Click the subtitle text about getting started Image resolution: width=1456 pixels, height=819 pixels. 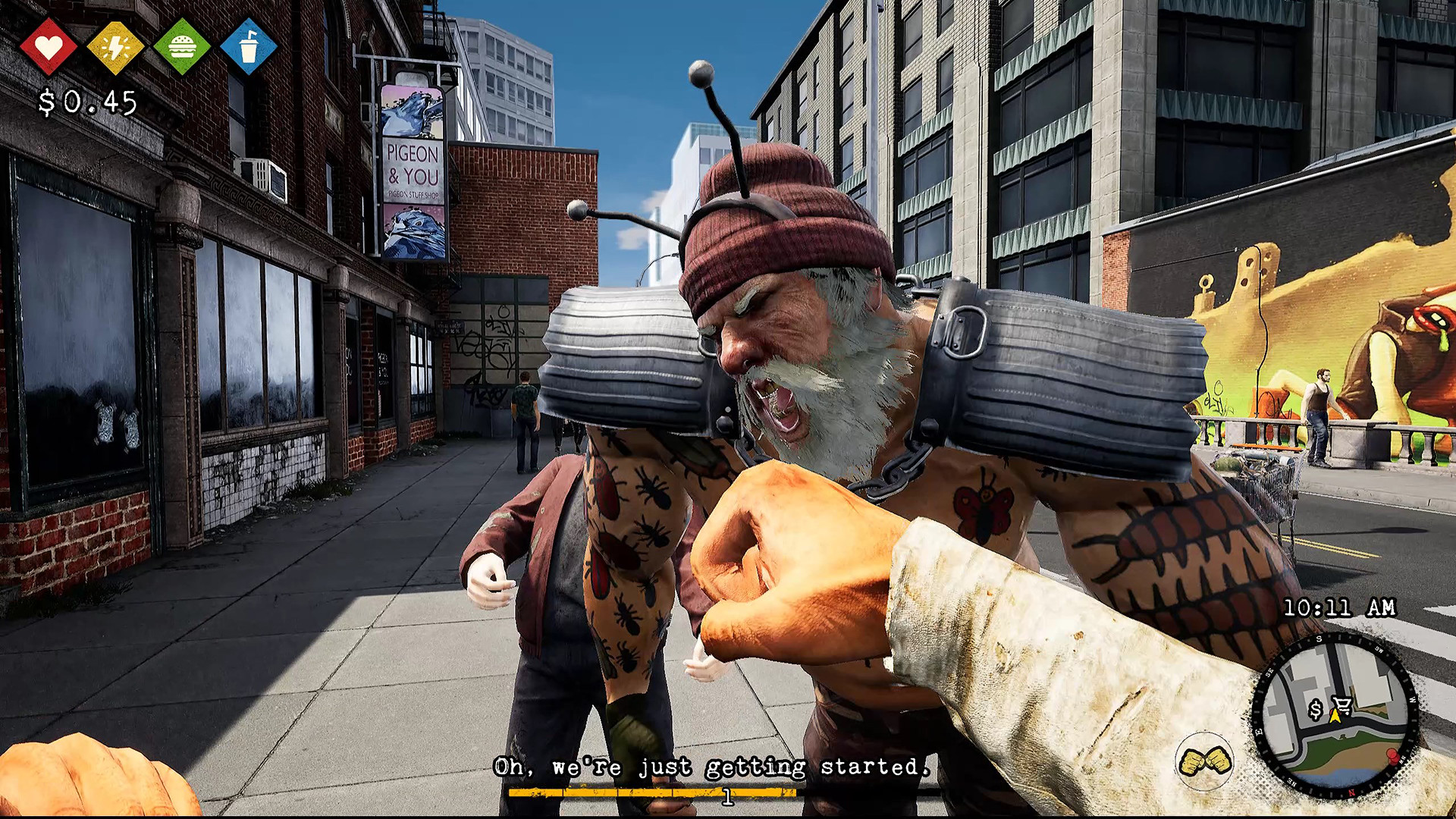pyautogui.click(x=713, y=767)
